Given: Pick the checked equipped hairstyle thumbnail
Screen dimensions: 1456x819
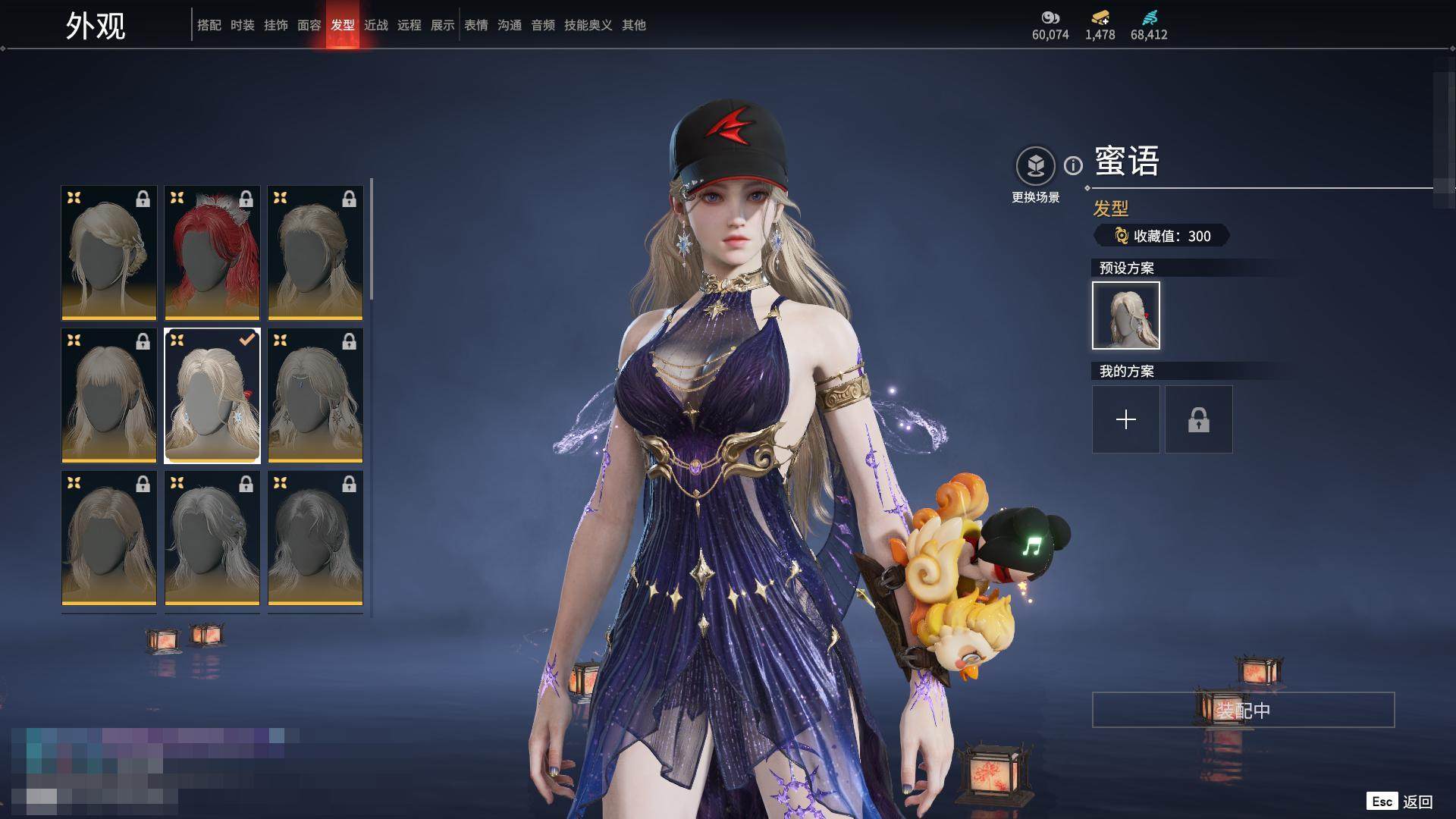Looking at the screenshot, I should point(212,395).
